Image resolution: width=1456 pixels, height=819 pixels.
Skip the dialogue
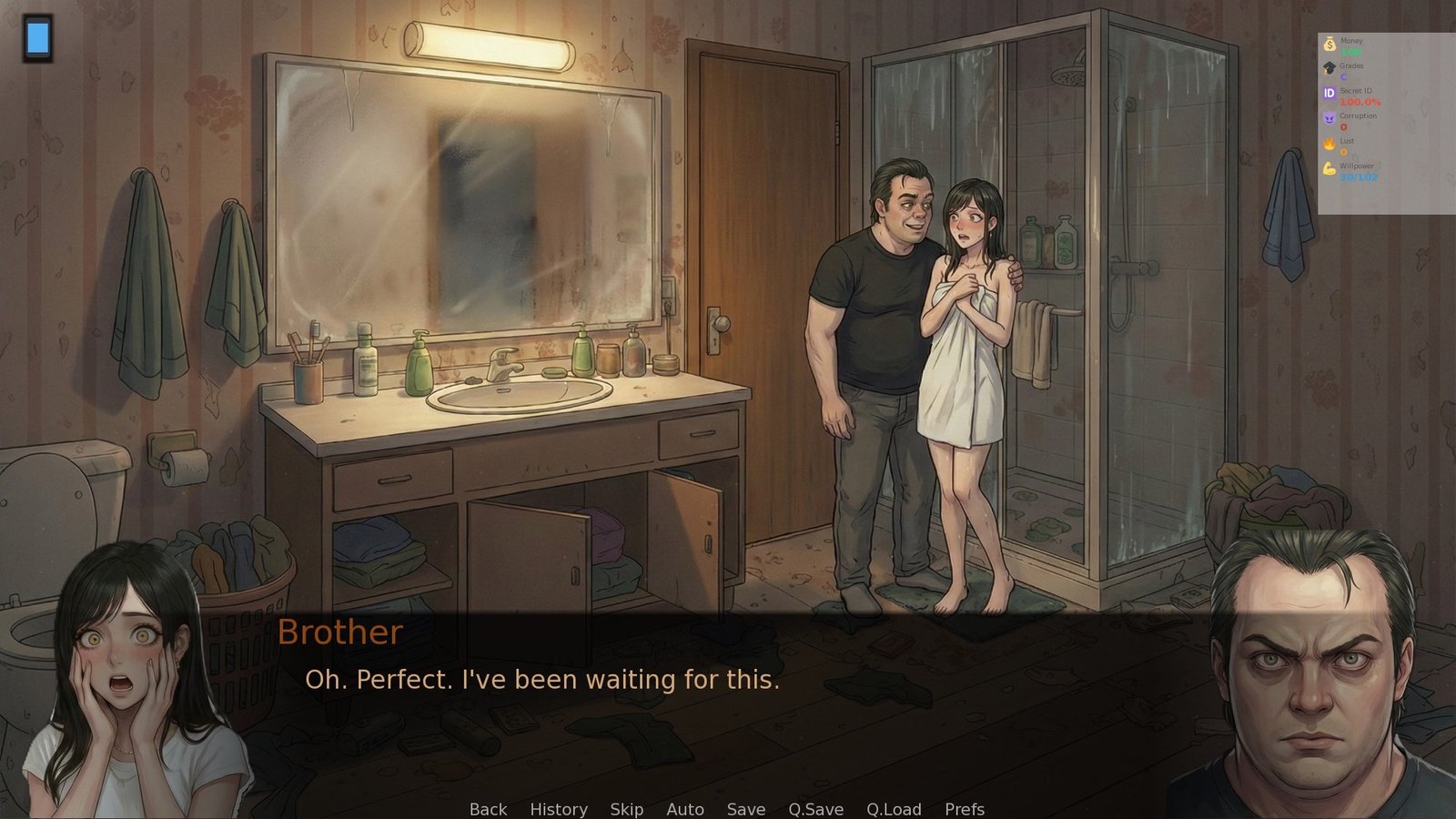tap(626, 809)
